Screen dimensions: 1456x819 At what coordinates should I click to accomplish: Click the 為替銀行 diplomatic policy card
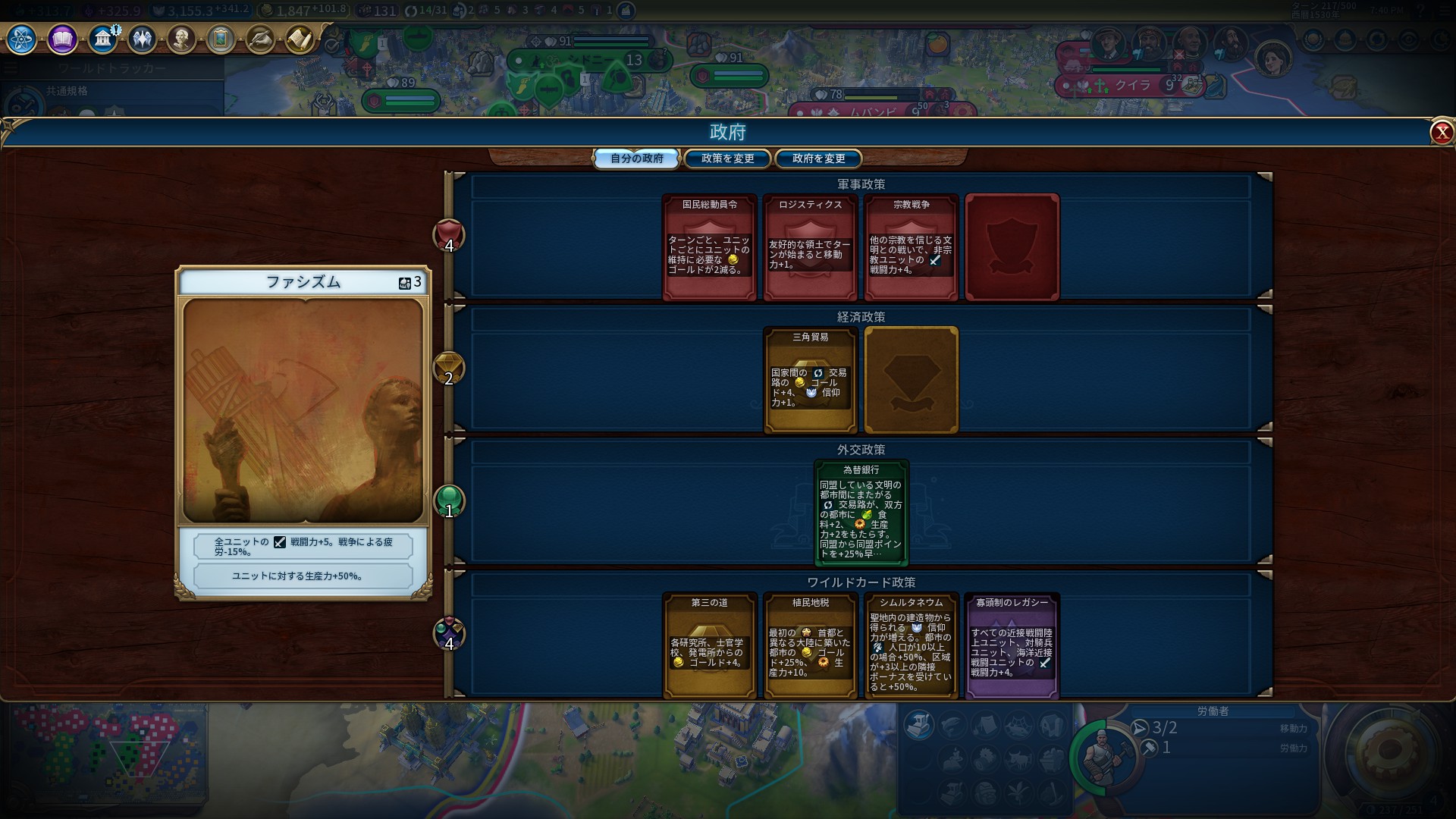861,513
